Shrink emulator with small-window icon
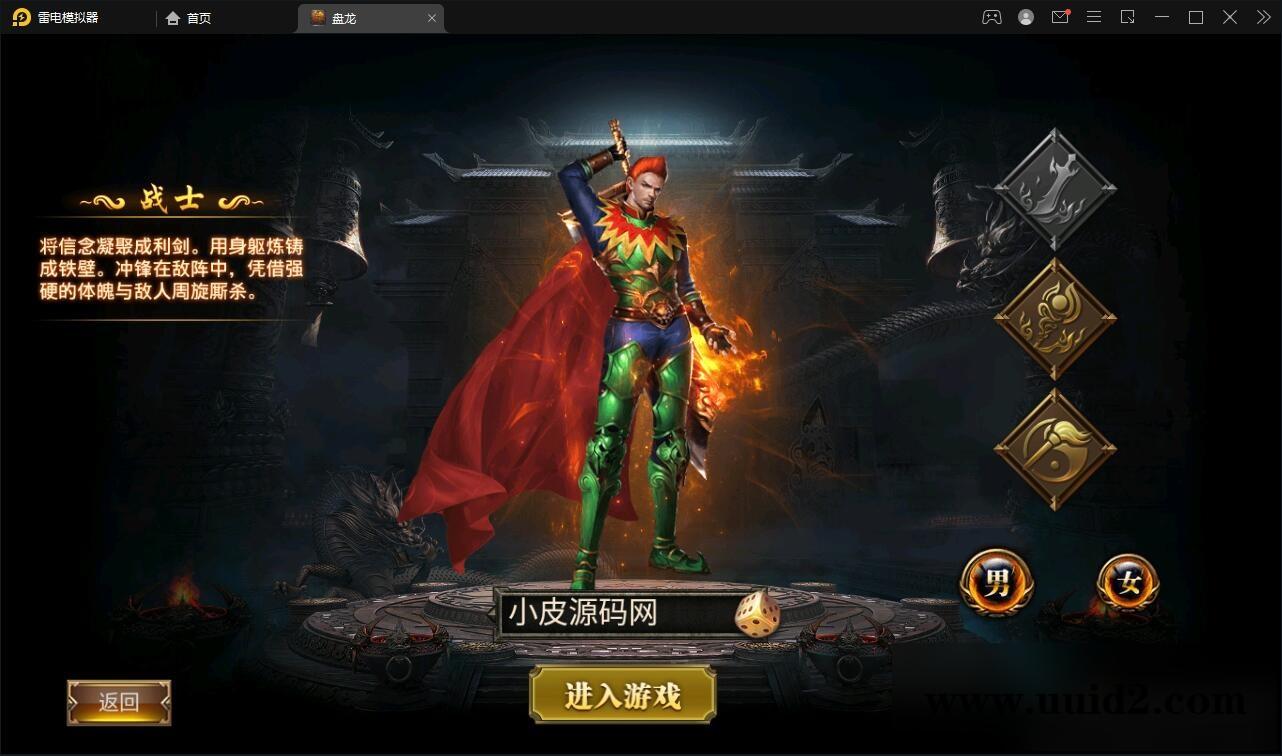Screen dimensions: 1282x756 [1128, 17]
